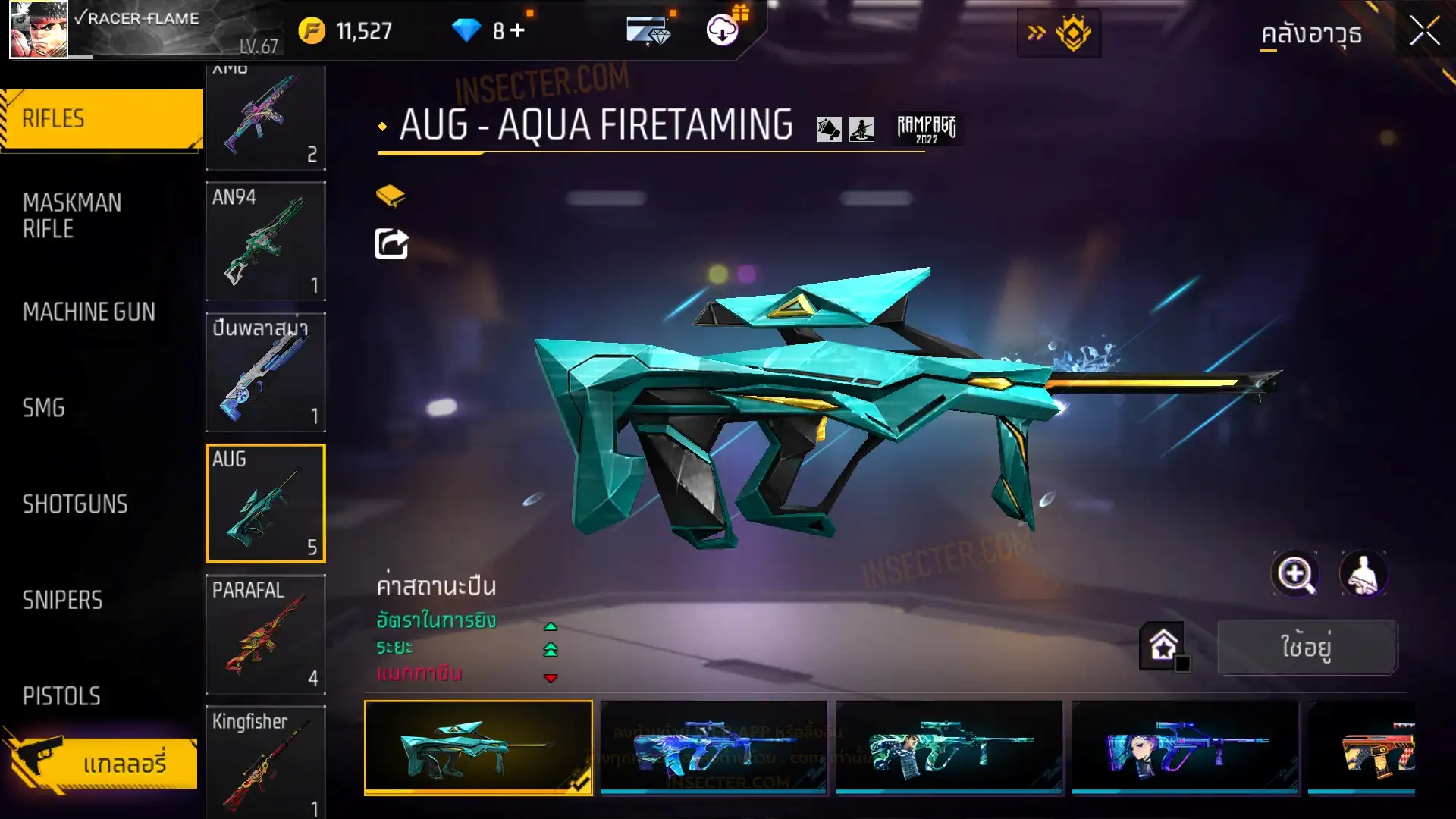Add diamonds with the plus button
This screenshot has height=819, width=1456.
tap(517, 31)
